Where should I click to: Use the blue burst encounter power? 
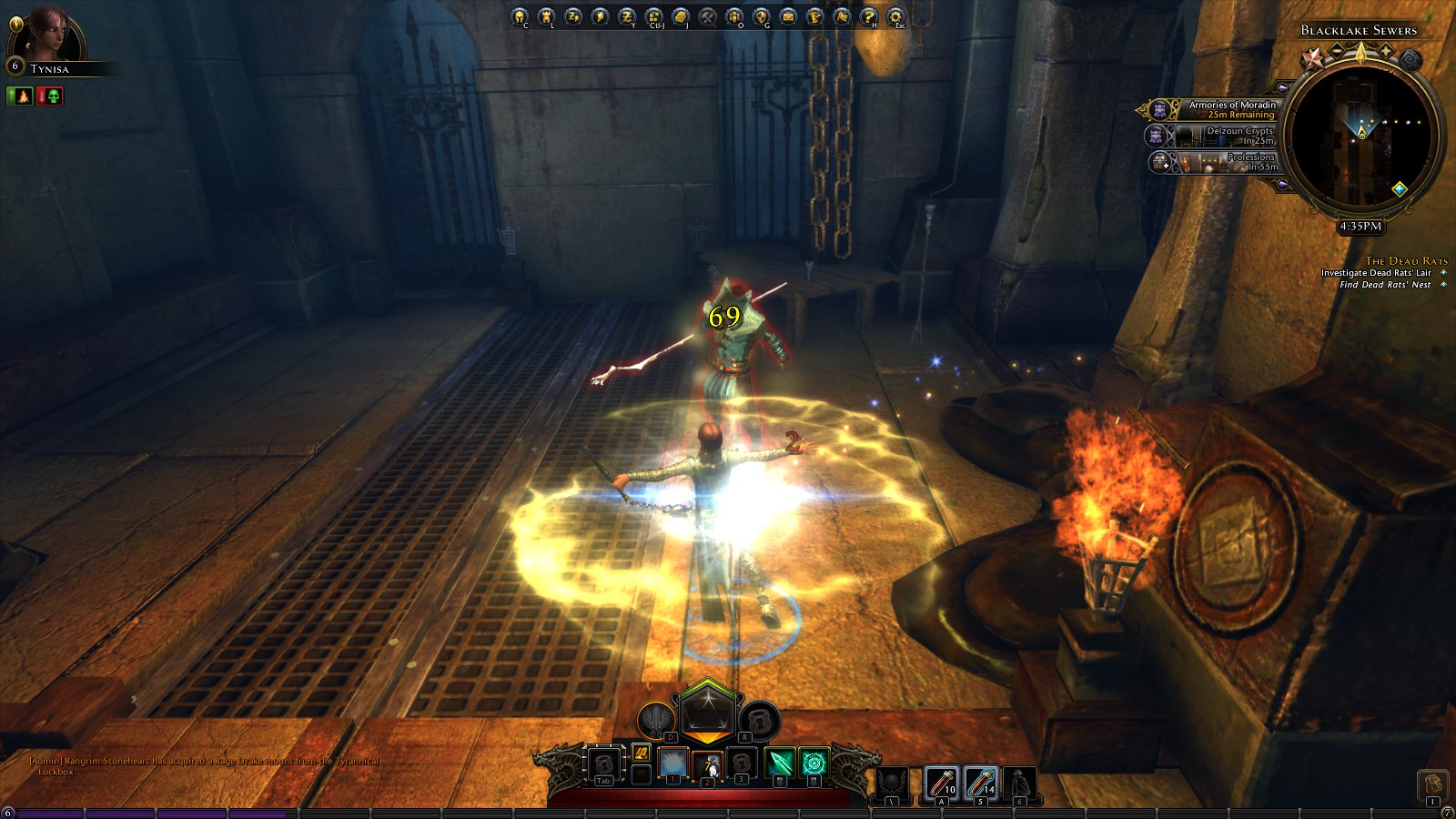click(x=673, y=763)
